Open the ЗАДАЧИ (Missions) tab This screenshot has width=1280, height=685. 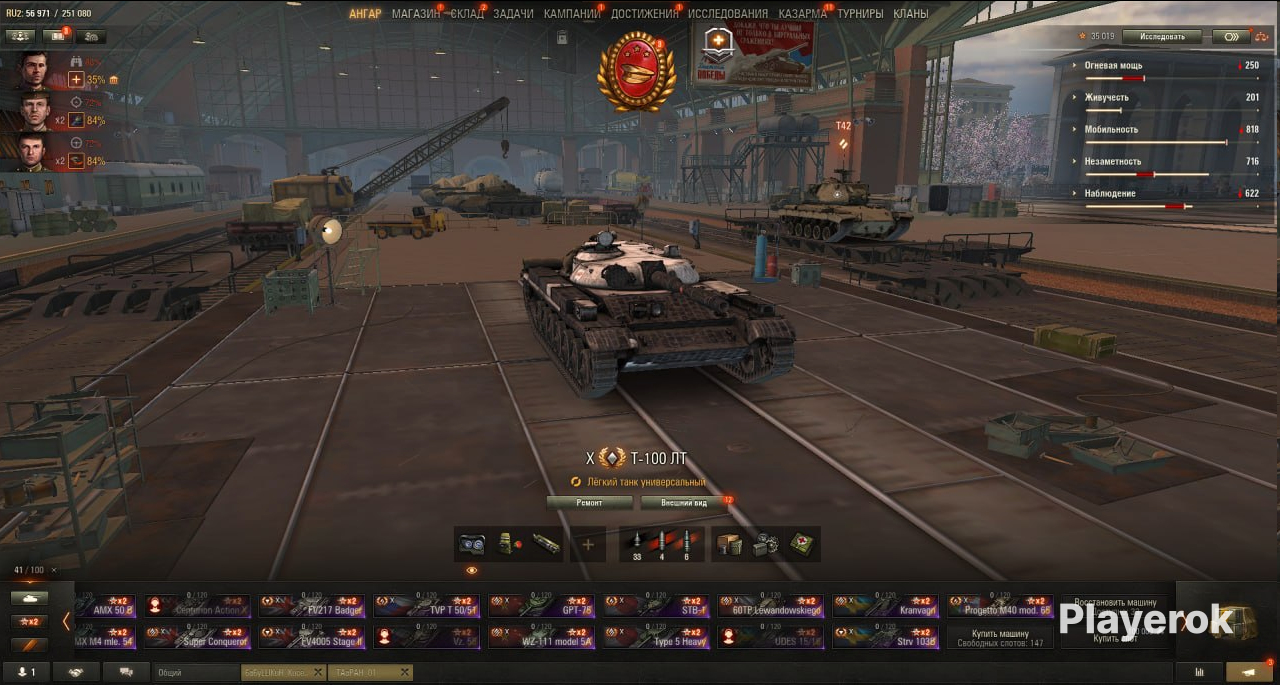pos(513,14)
